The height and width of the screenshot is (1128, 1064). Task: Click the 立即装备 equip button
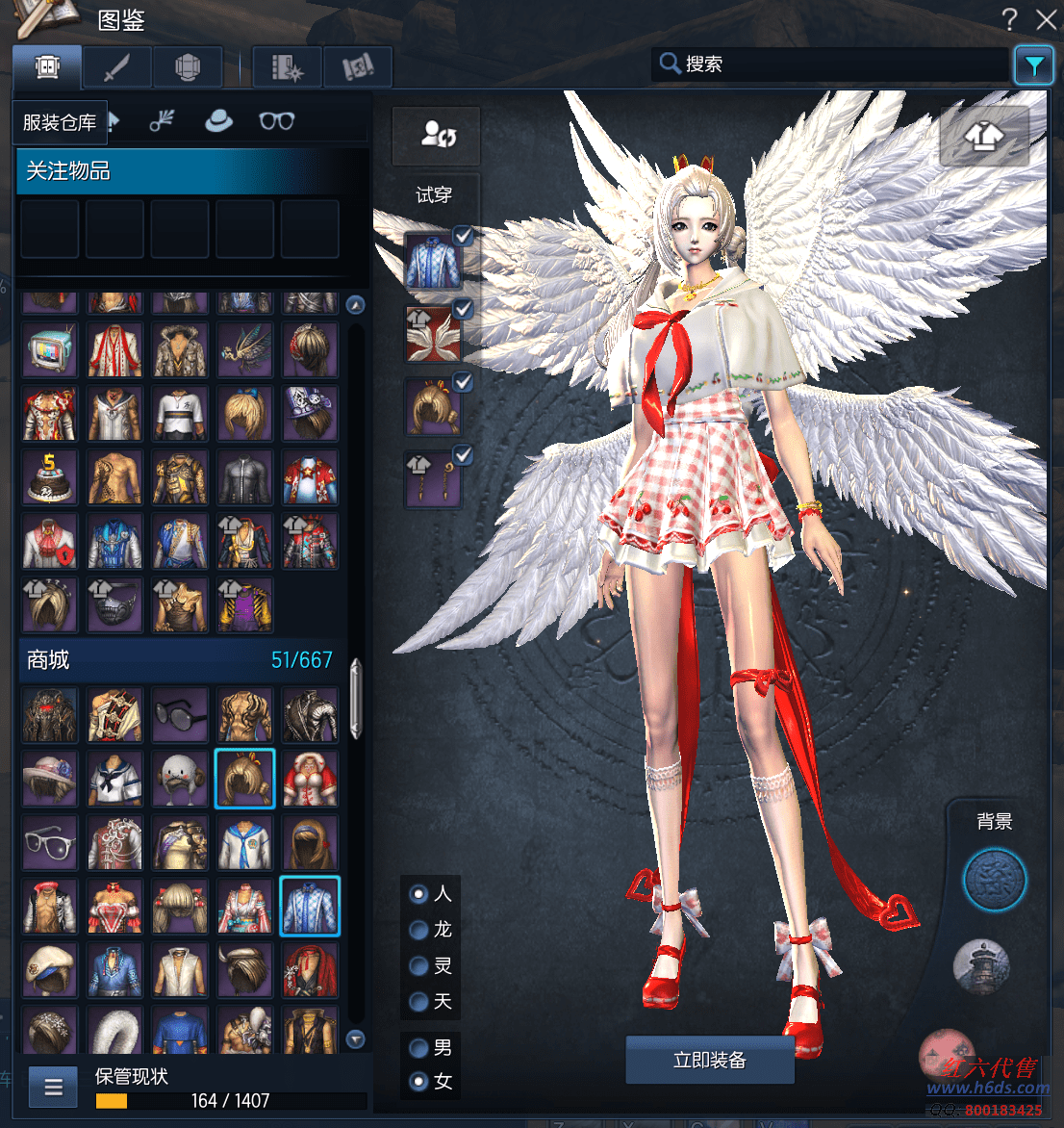(710, 1060)
